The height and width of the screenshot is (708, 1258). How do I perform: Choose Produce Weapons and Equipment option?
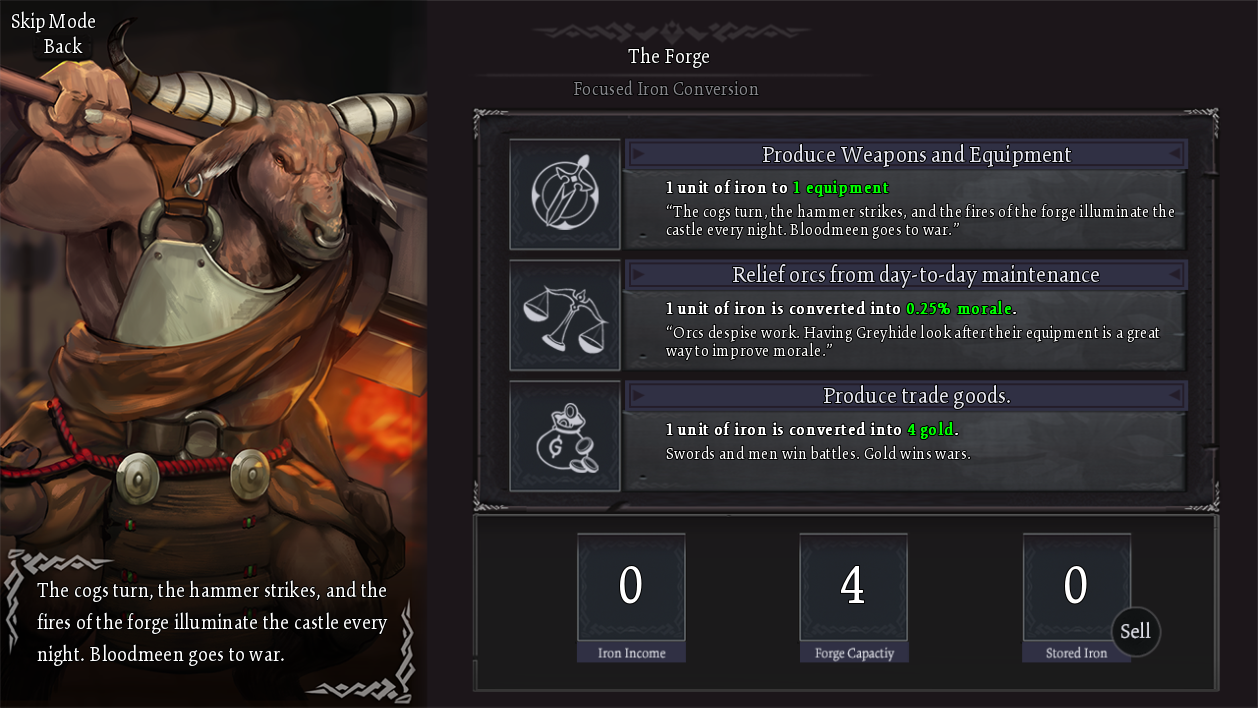coord(915,155)
